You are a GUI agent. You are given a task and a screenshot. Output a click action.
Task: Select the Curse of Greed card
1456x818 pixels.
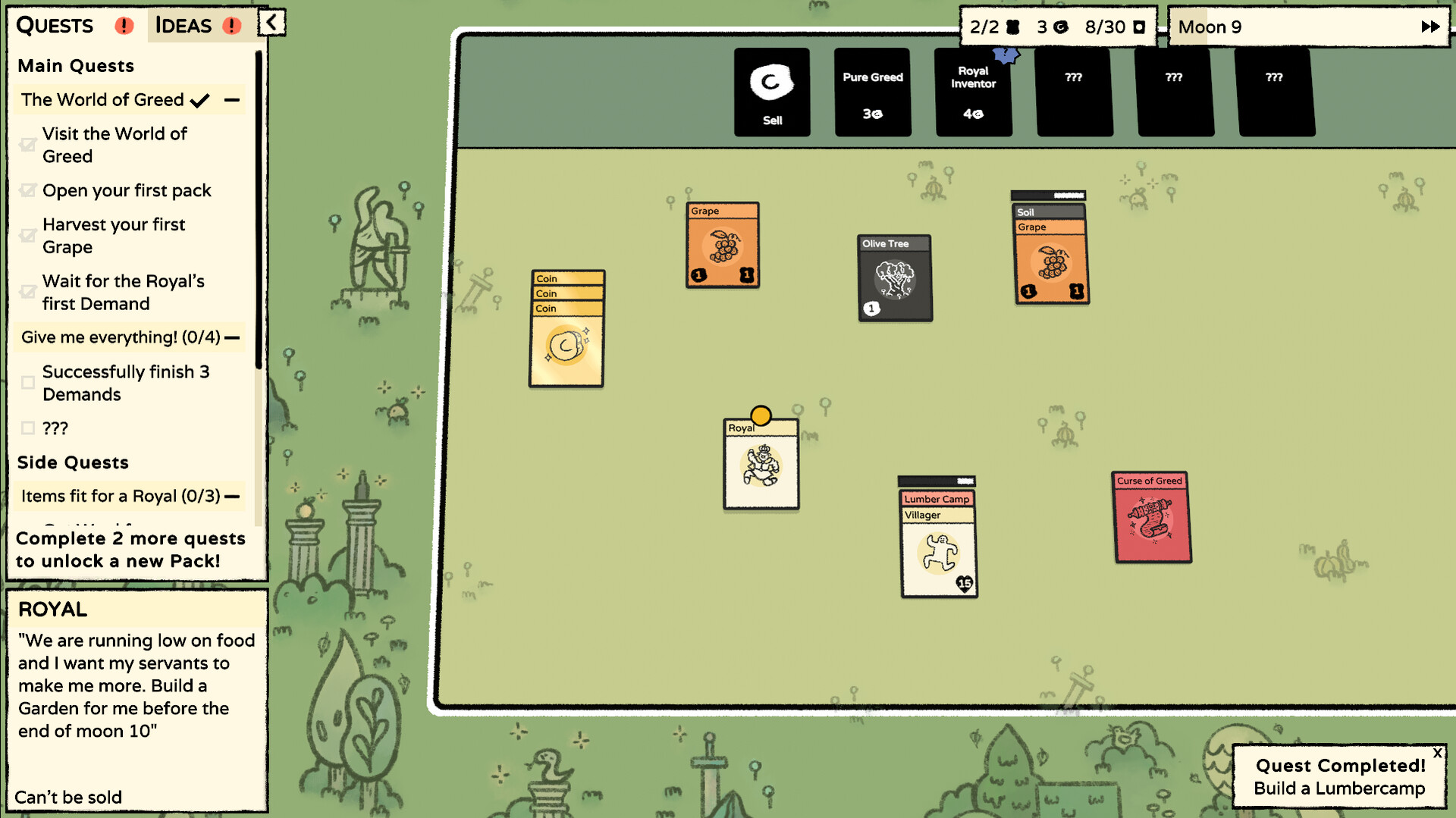click(1152, 518)
